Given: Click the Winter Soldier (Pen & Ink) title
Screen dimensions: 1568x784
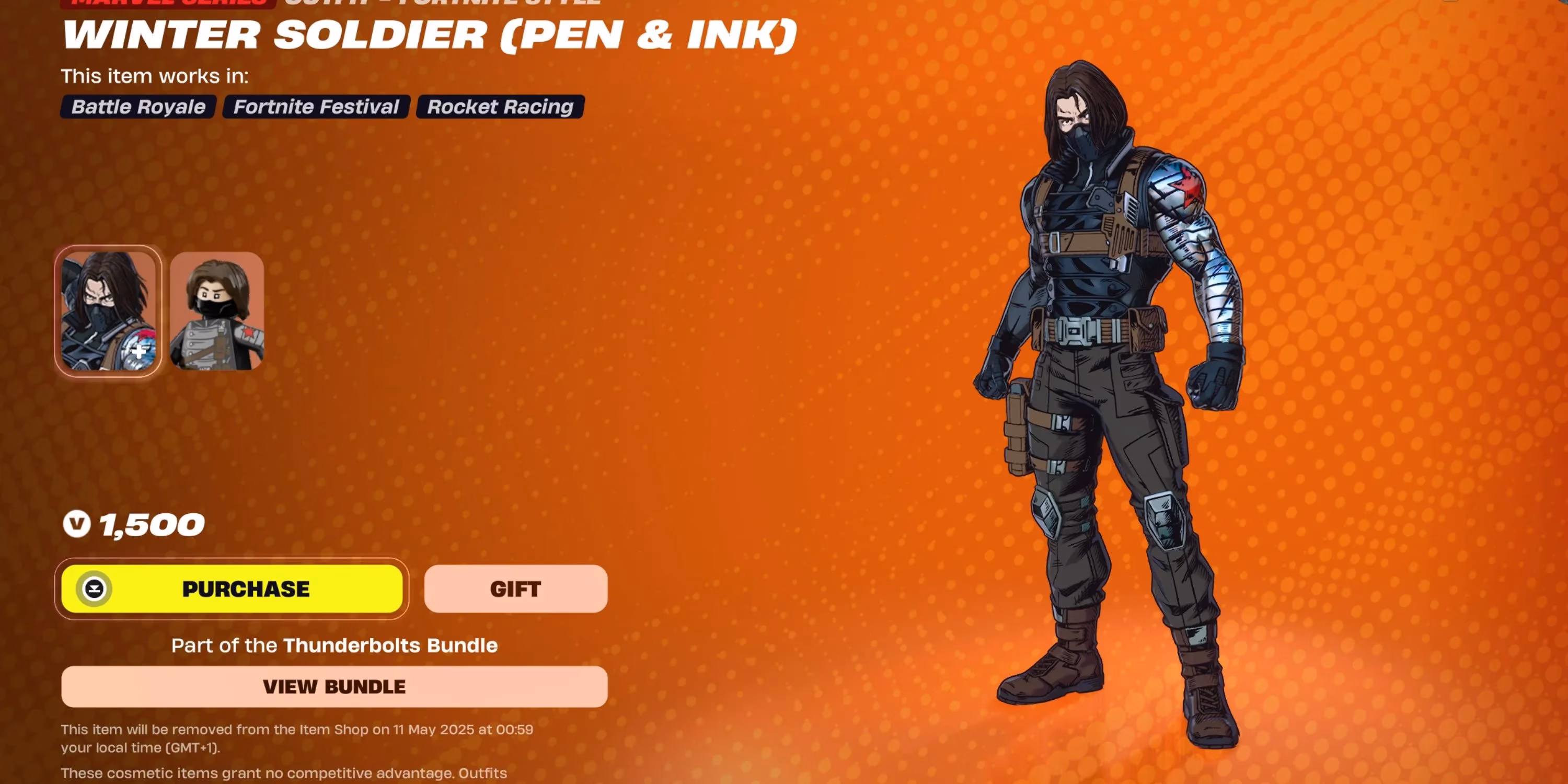Looking at the screenshot, I should 429,34.
